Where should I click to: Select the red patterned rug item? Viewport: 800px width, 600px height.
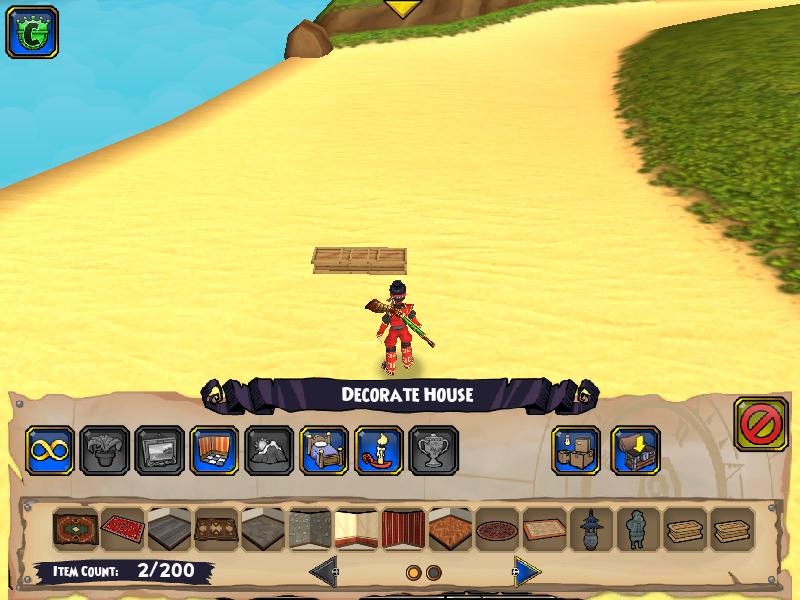123,529
